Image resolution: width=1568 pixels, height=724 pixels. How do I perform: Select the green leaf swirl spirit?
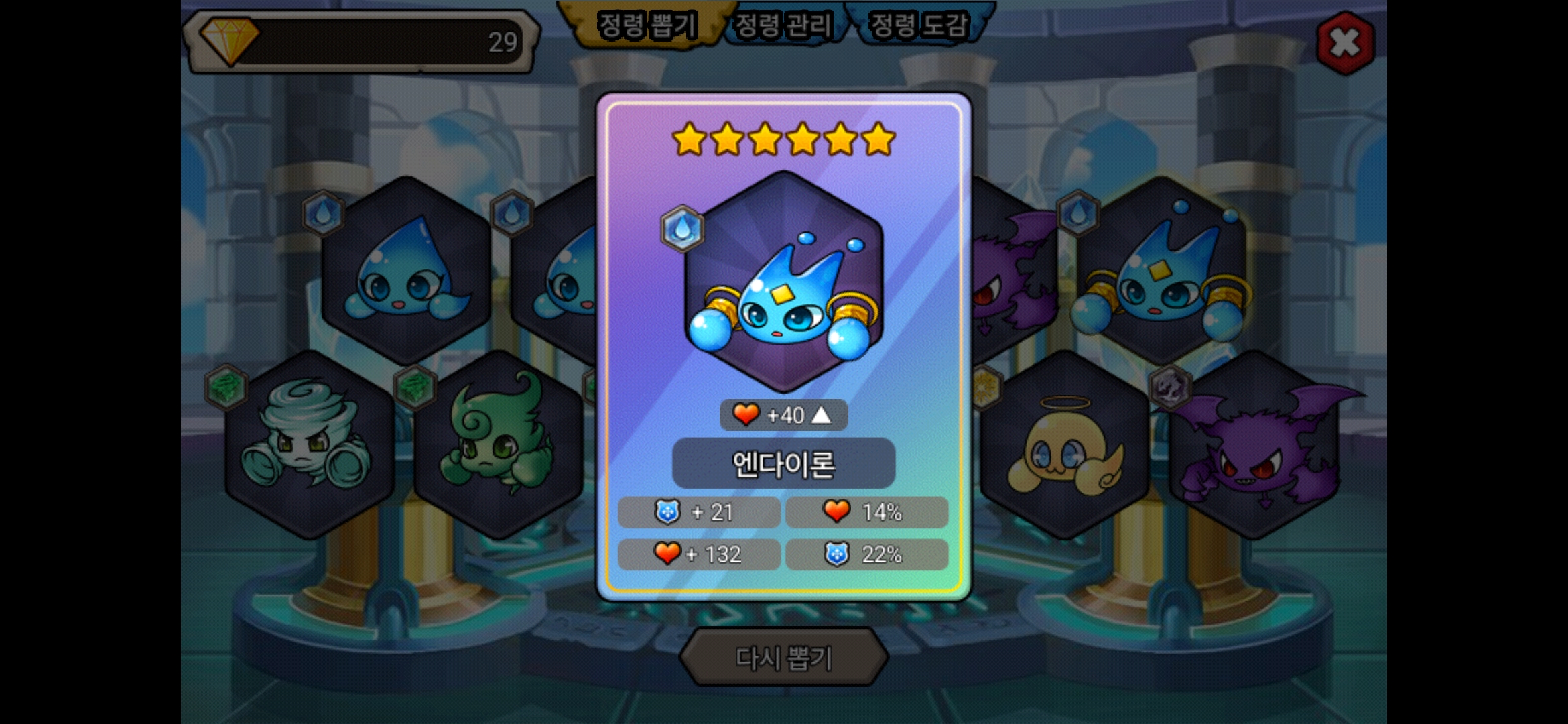tap(498, 444)
